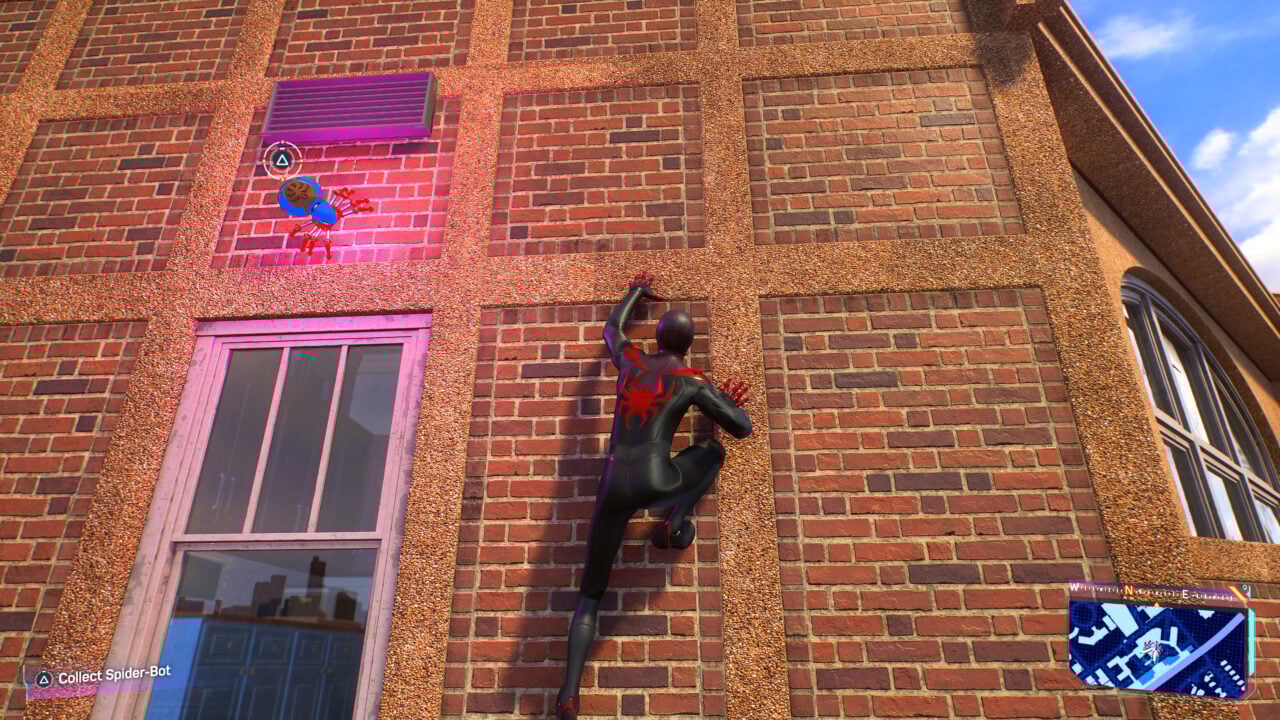Select the N compass letter above the minimap
The width and height of the screenshot is (1280, 720).
click(1130, 590)
